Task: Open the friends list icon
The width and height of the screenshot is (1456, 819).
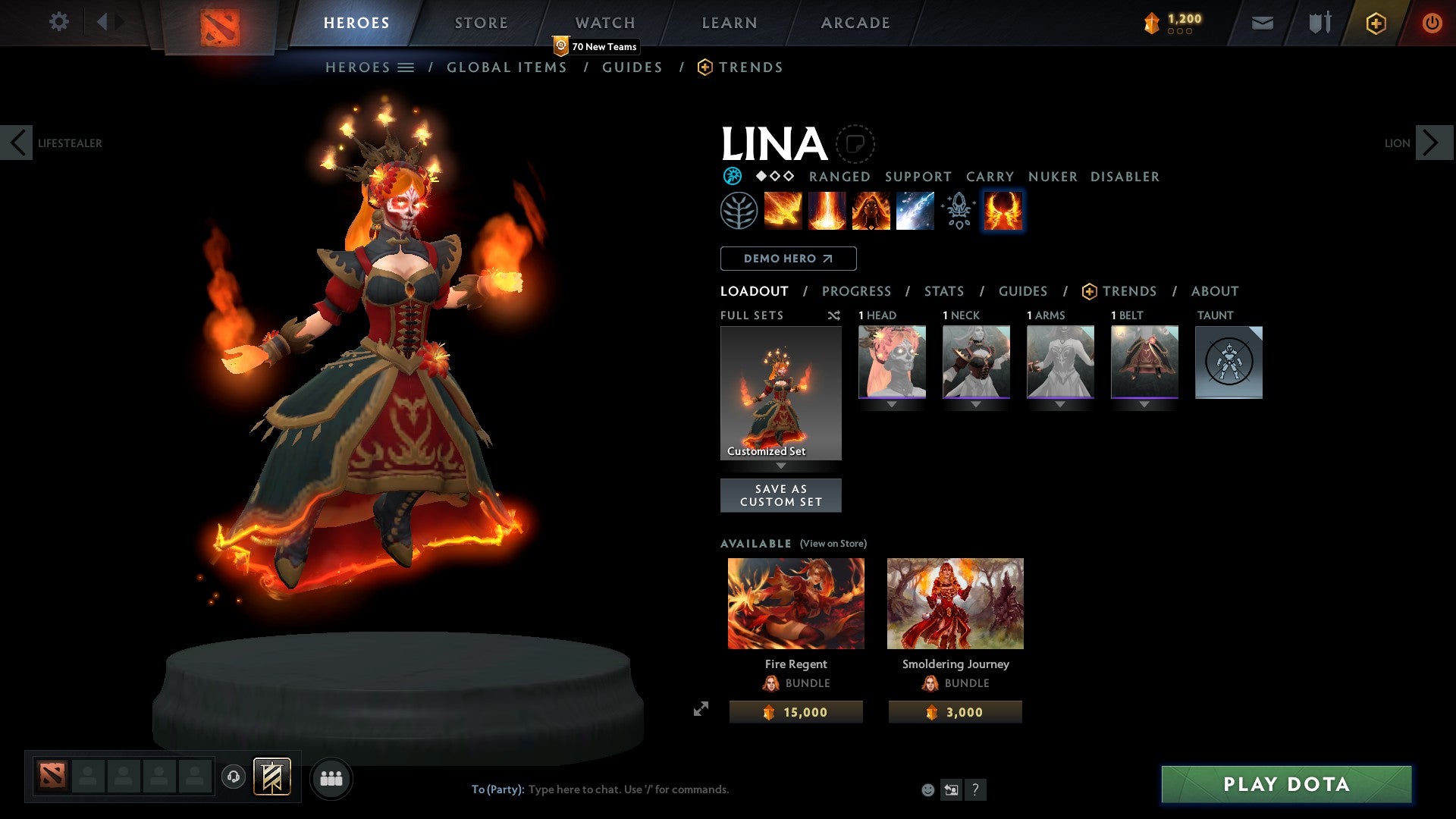Action: tap(330, 777)
